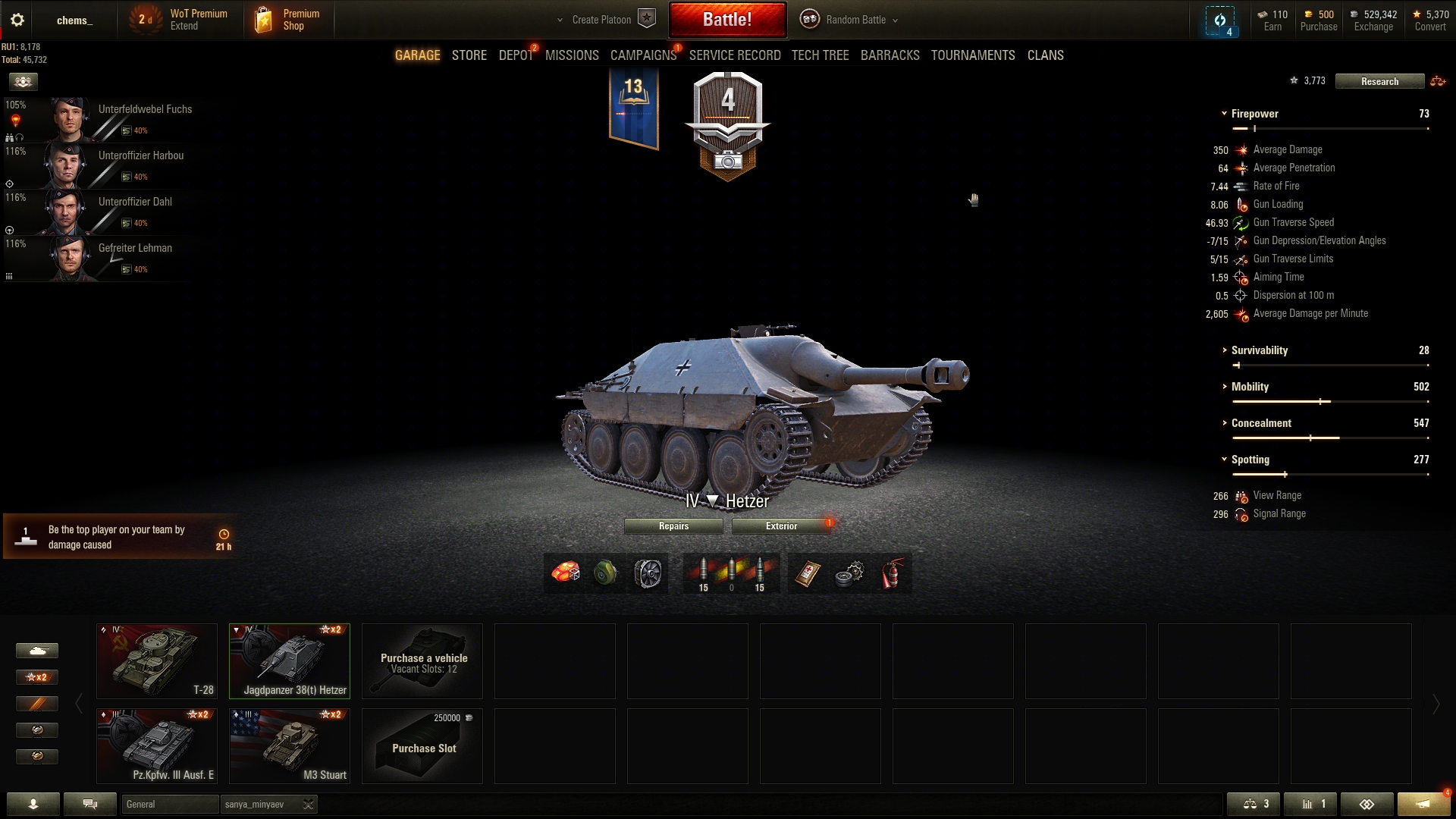The height and width of the screenshot is (819, 1456).
Task: Choose the M3 Stuart vehicle tile
Action: pos(290,745)
